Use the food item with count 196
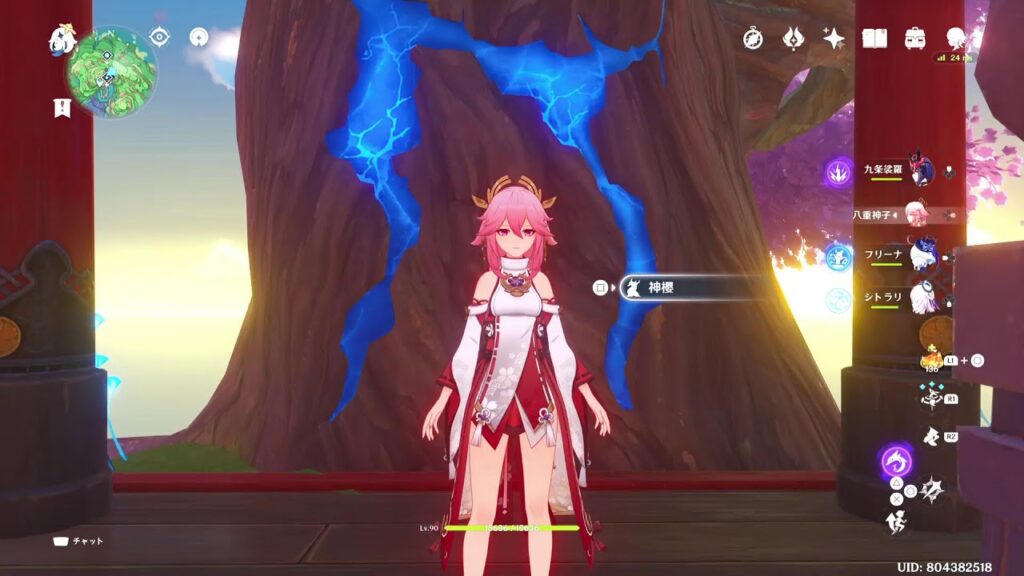Screen dimensions: 1024x576 tap(930, 360)
